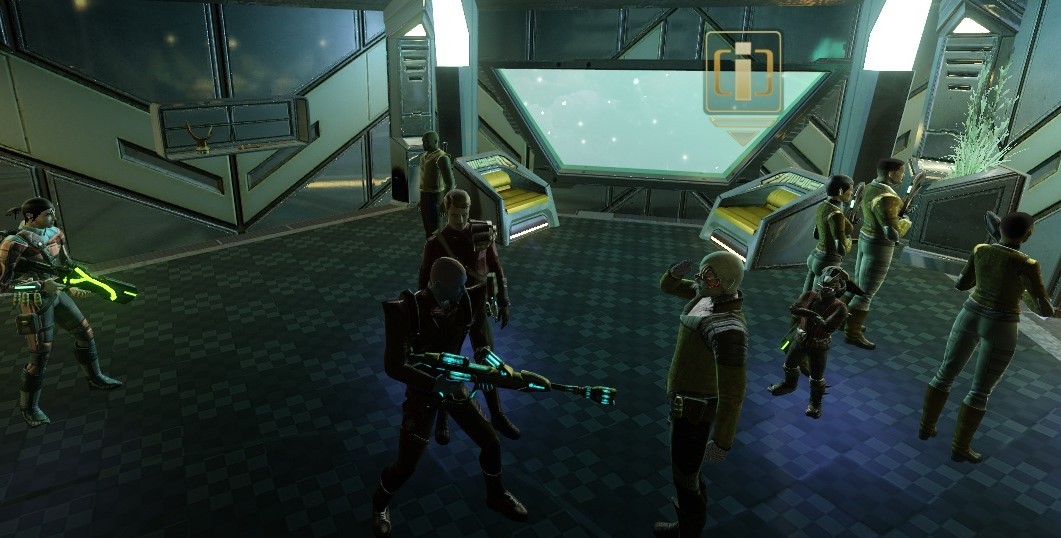Click the gold info marker icon
The height and width of the screenshot is (538, 1061).
742,73
